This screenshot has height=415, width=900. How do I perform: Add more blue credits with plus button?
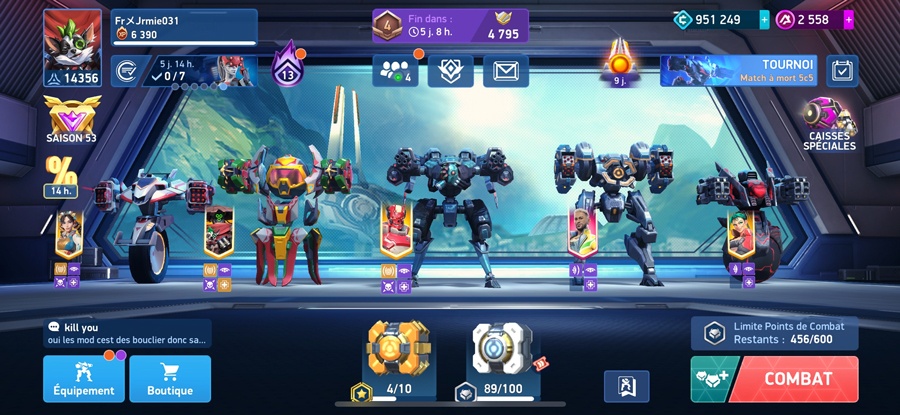tap(765, 19)
